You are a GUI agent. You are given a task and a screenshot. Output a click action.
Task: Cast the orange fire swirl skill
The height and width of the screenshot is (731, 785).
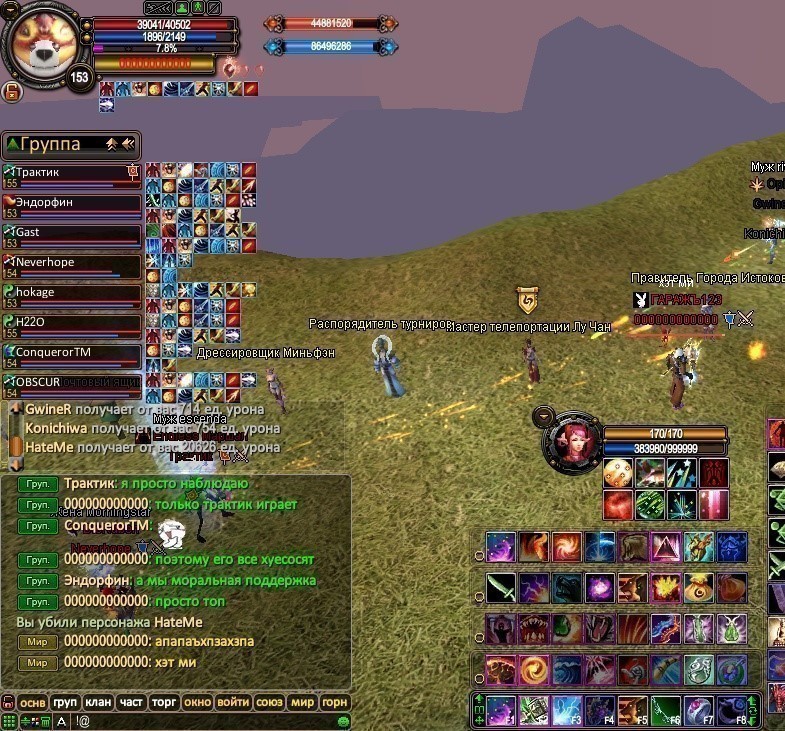point(567,547)
